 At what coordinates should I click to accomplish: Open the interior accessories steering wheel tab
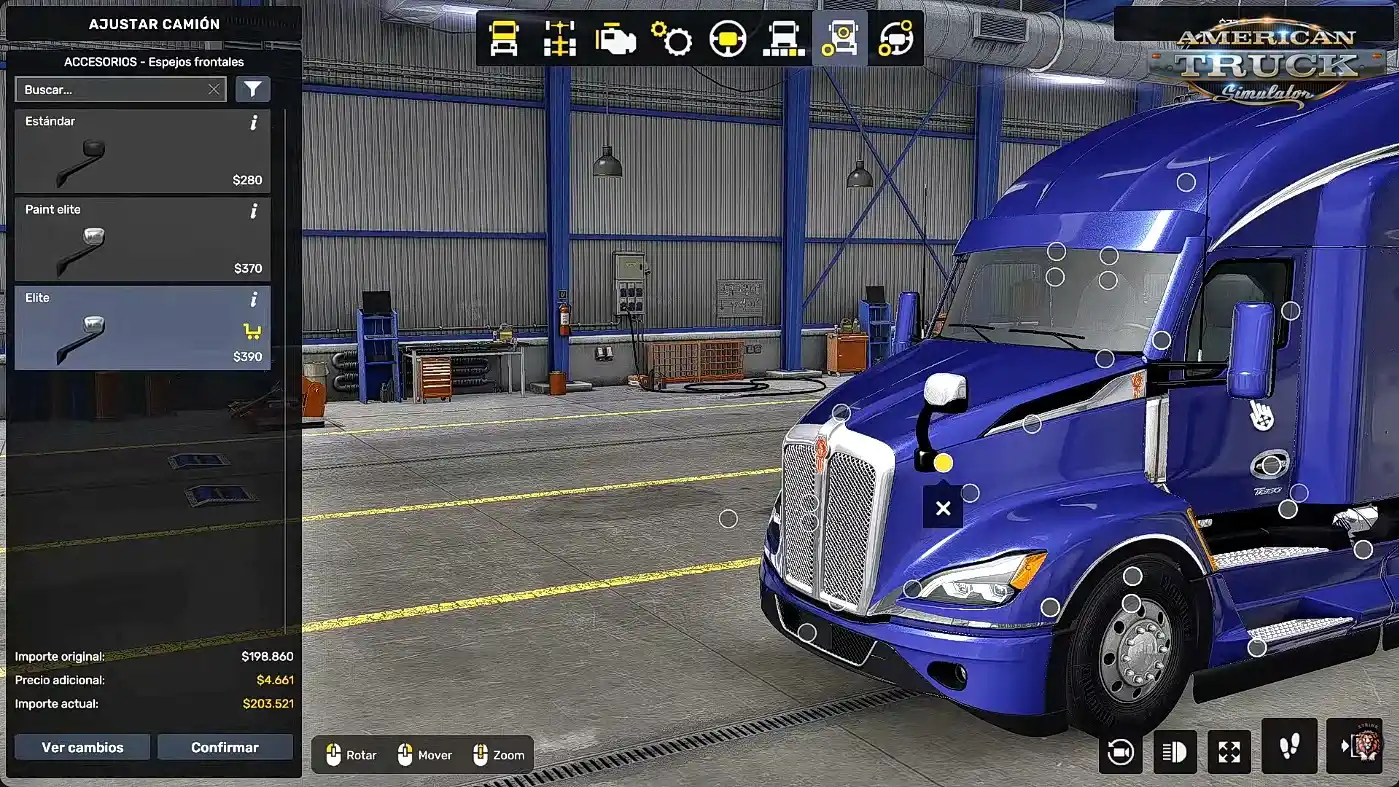[896, 39]
